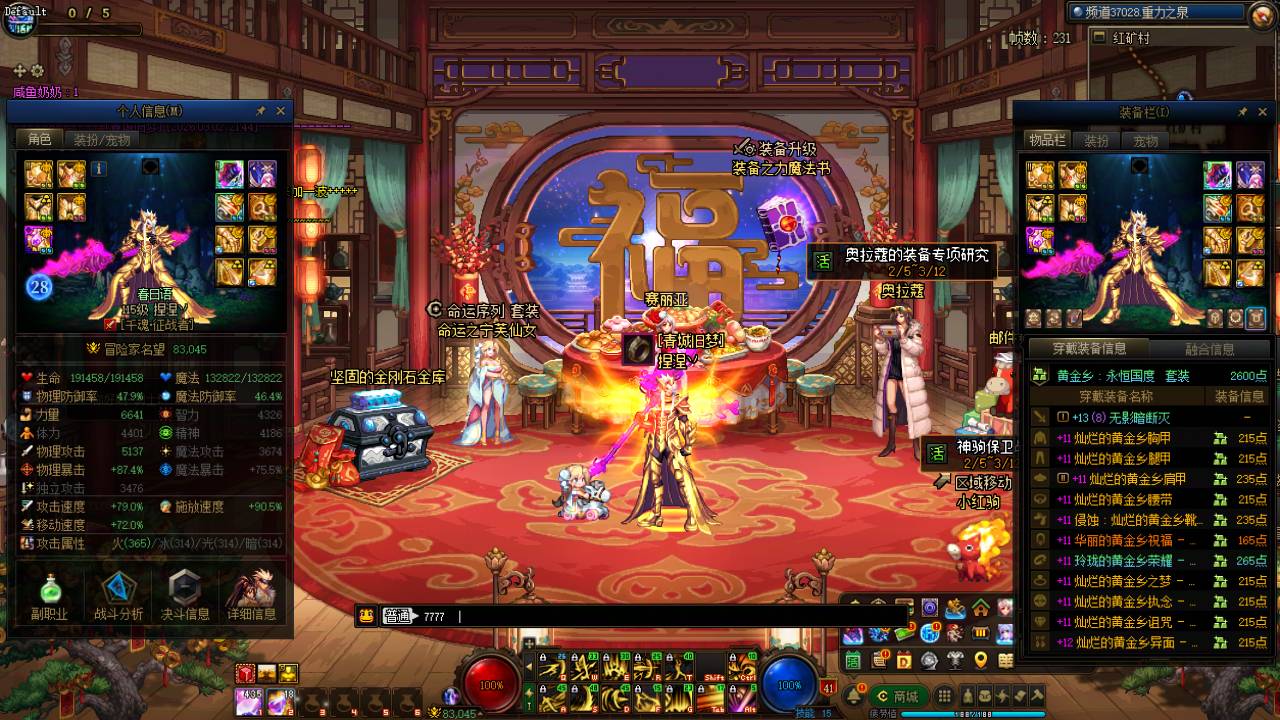Open the 商城 cash shop
The image size is (1280, 720).
898,696
